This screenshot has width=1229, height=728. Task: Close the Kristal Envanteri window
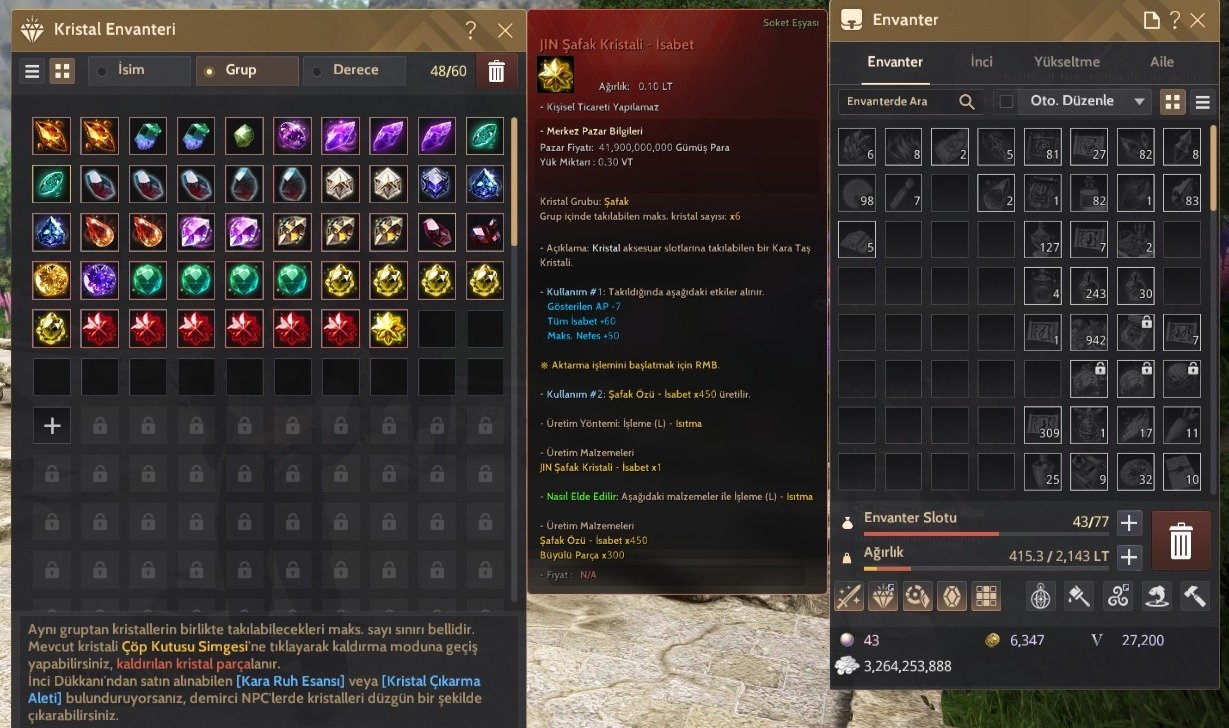pyautogui.click(x=505, y=30)
